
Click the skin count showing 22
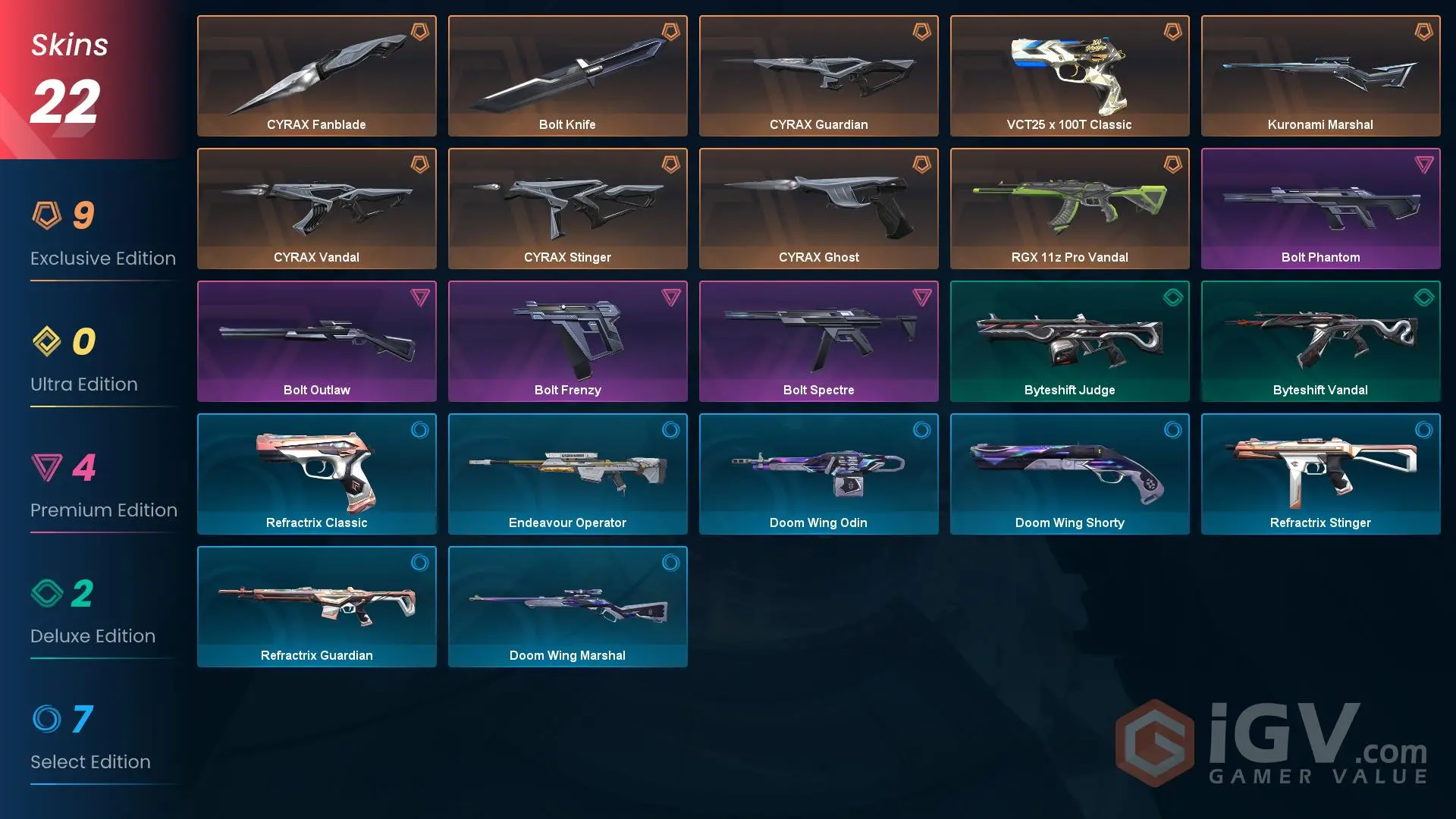(64, 99)
